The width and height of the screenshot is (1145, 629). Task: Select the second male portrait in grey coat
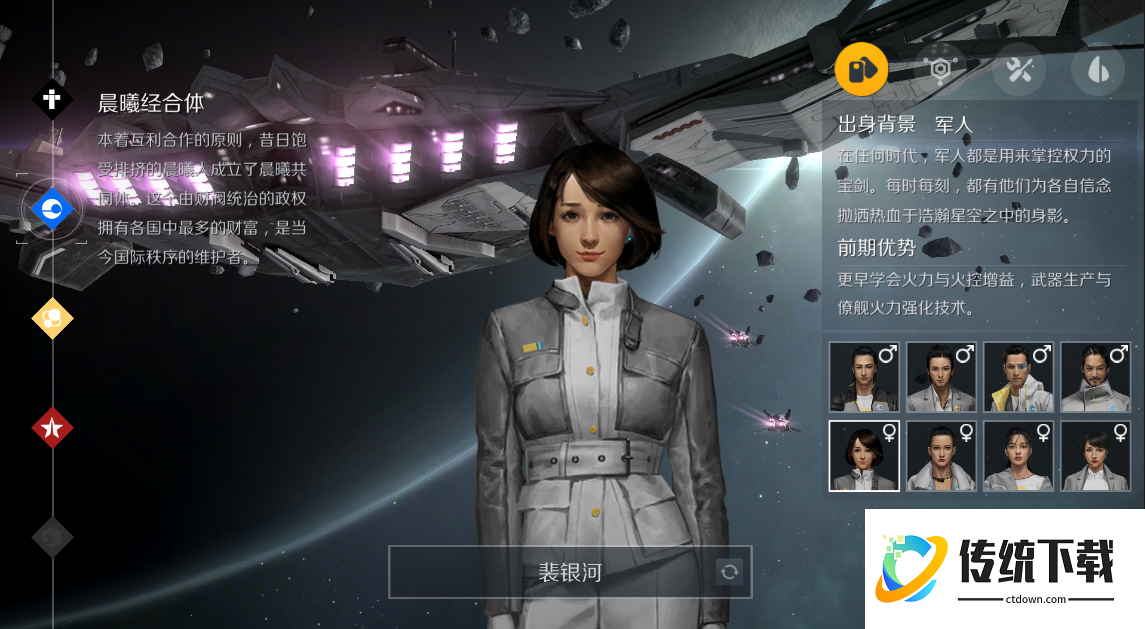pyautogui.click(x=941, y=377)
